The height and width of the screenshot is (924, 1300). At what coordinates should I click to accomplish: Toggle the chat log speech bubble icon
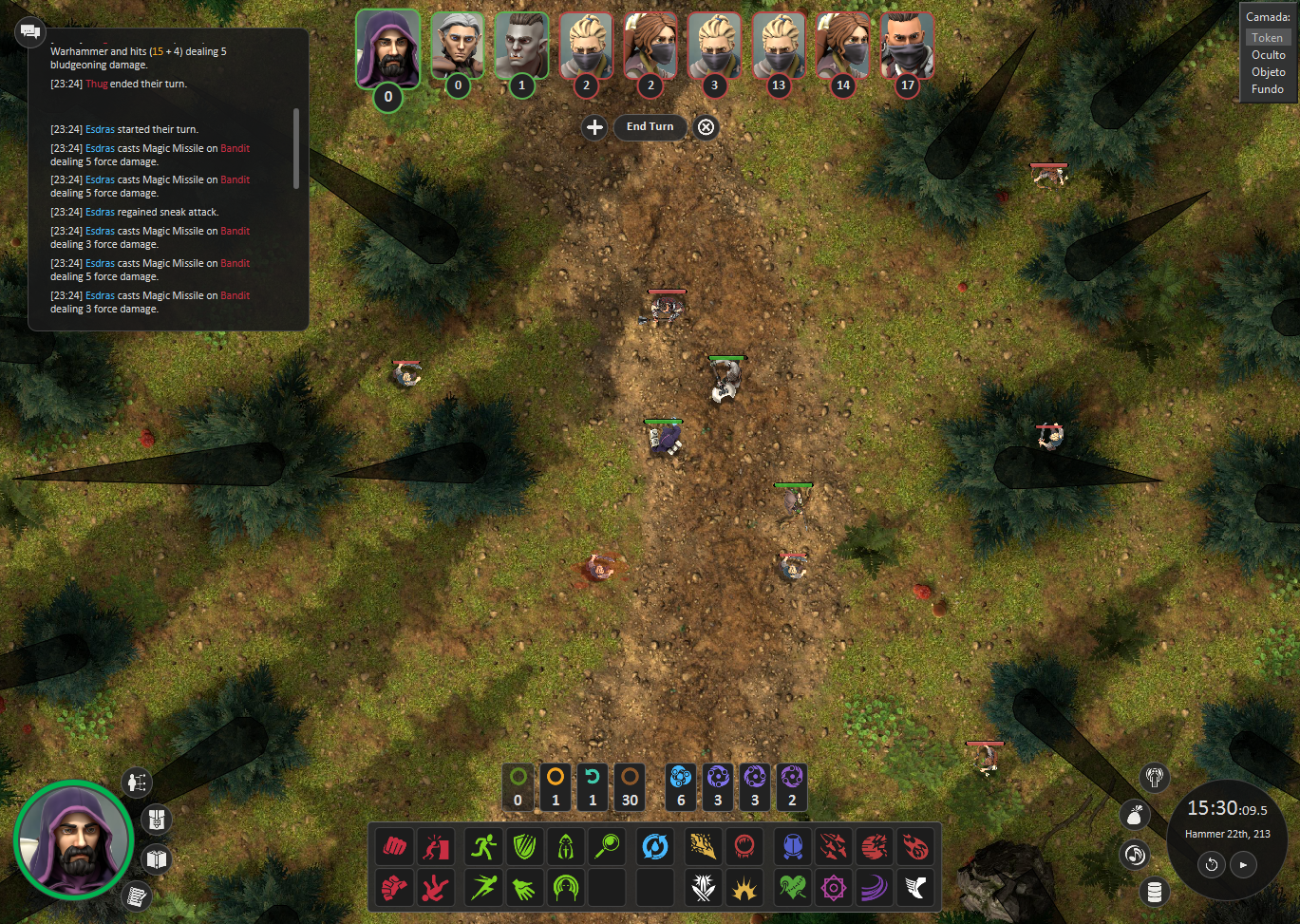tap(29, 31)
